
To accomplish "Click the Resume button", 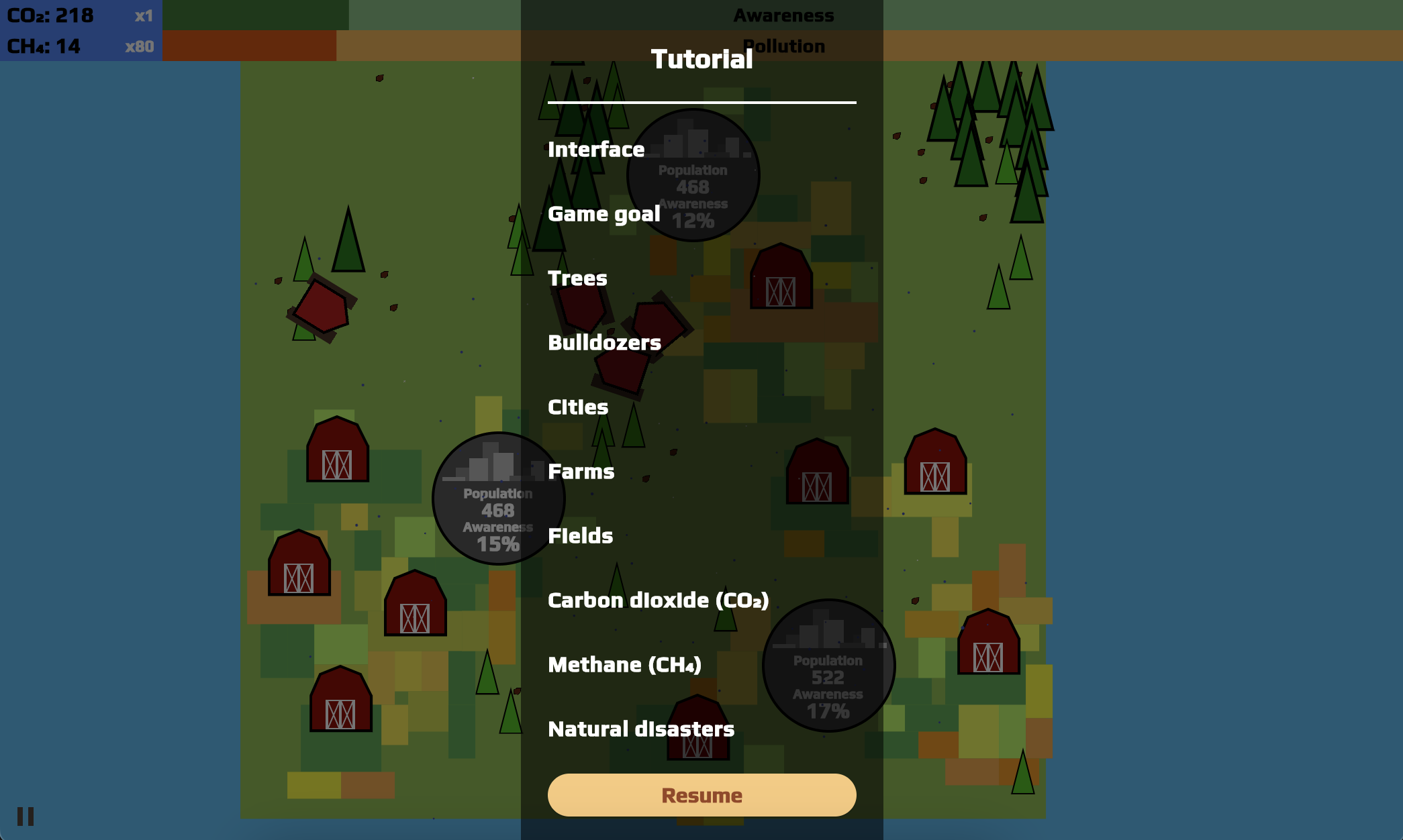I will (701, 795).
